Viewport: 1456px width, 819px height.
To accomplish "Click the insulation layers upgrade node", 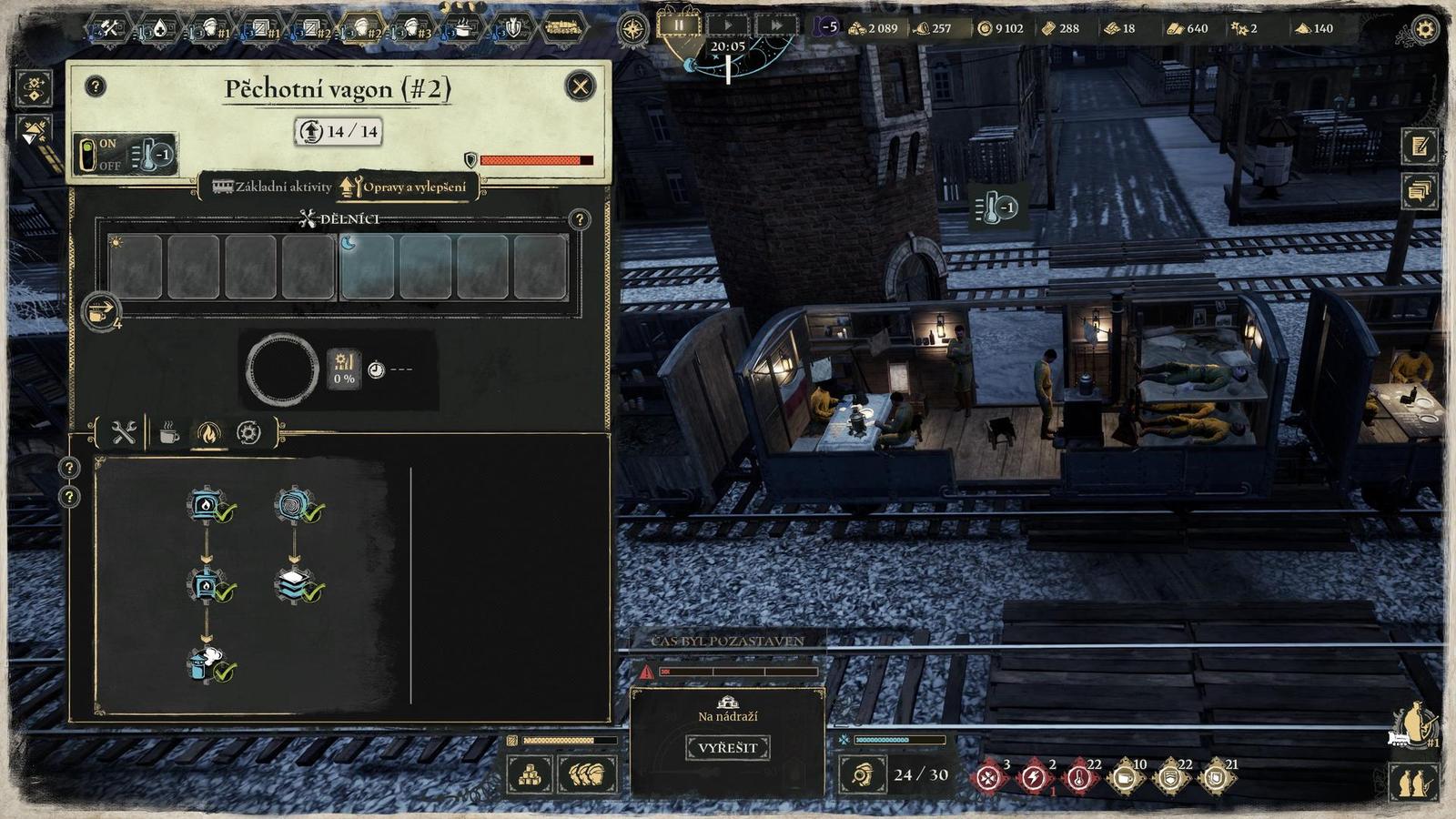I will coord(297,584).
